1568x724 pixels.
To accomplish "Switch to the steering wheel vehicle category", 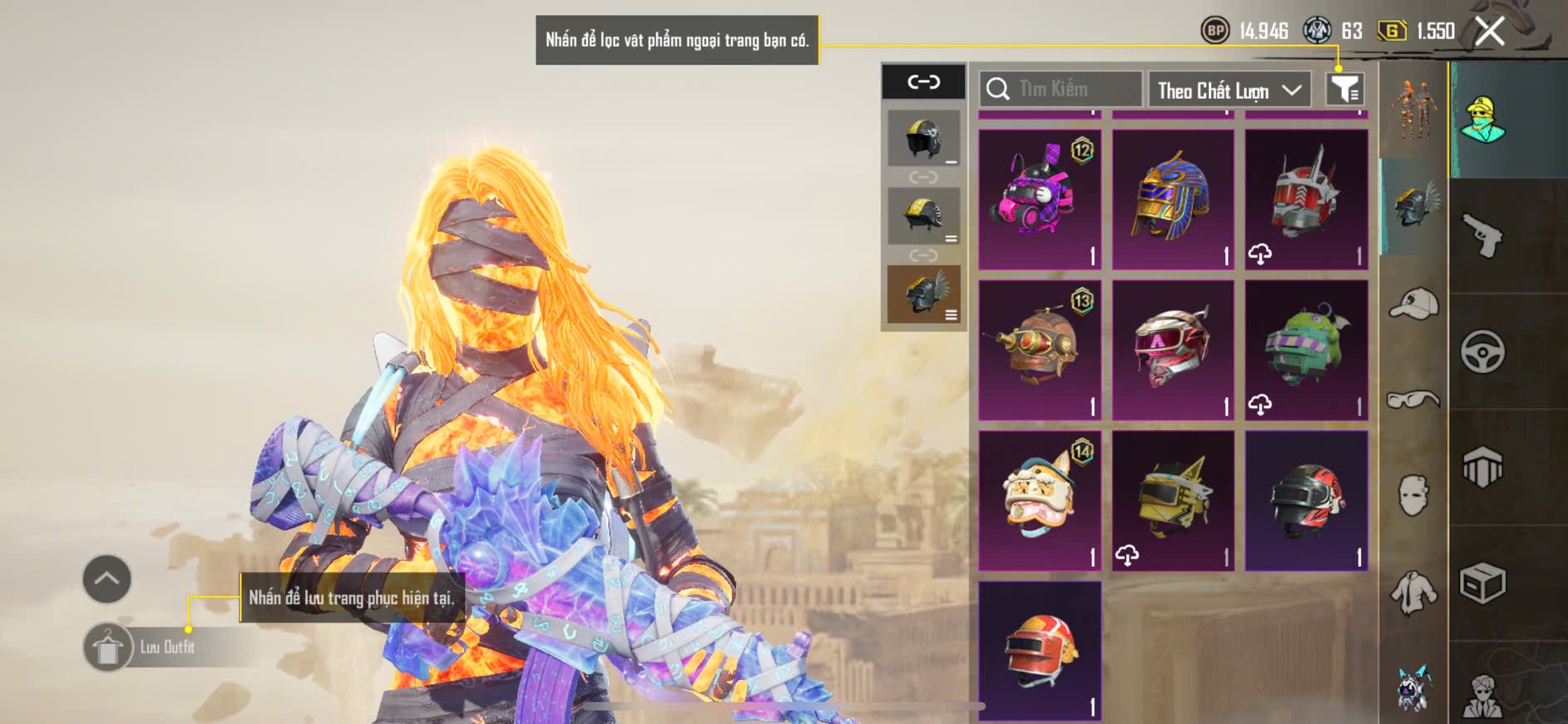I will click(1482, 352).
